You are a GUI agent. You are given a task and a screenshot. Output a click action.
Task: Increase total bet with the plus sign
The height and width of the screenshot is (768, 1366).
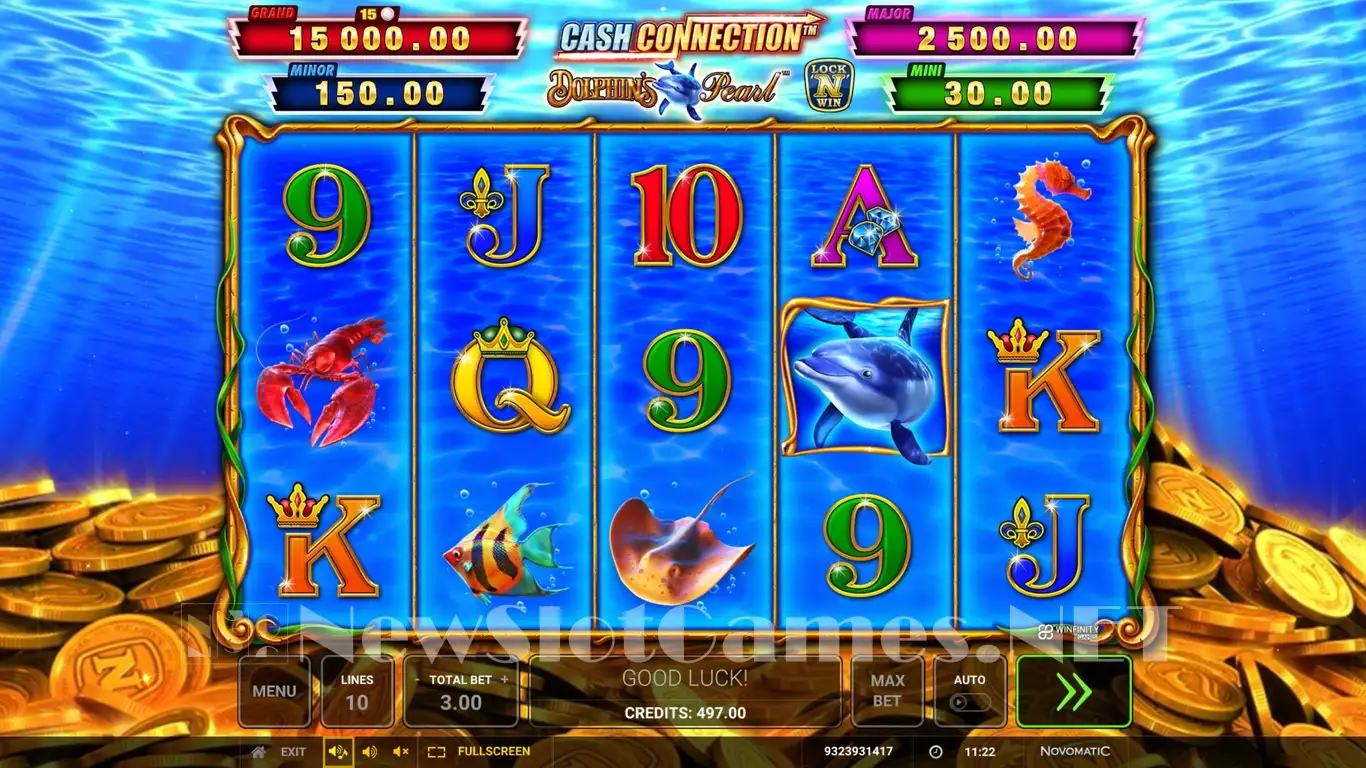505,680
